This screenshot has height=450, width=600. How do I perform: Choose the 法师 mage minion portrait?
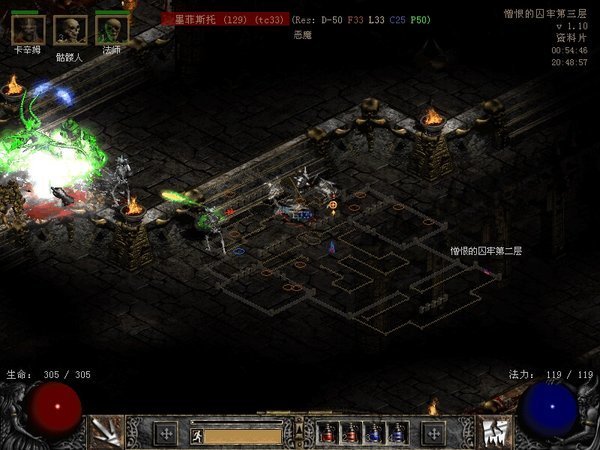112,30
